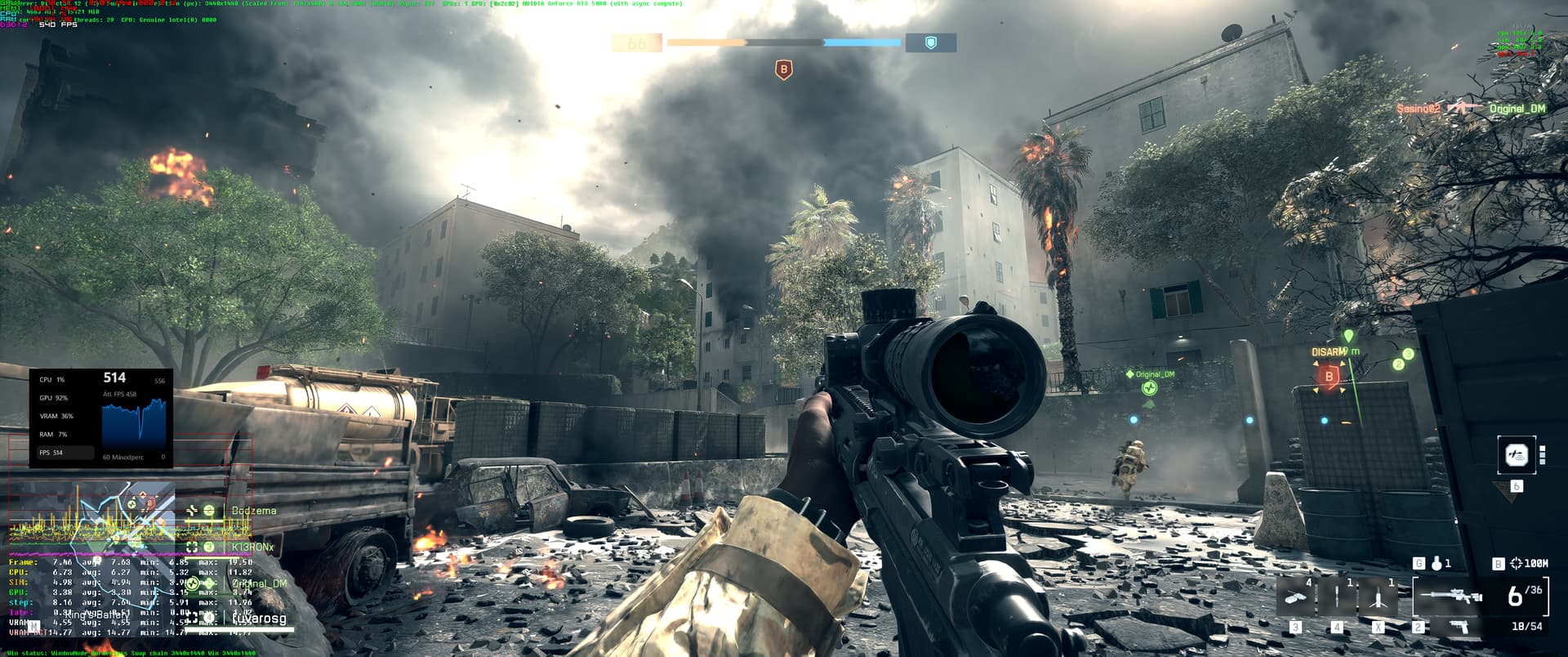Choose the throwing knife gadget slot
The width and height of the screenshot is (1568, 657).
click(x=1337, y=598)
